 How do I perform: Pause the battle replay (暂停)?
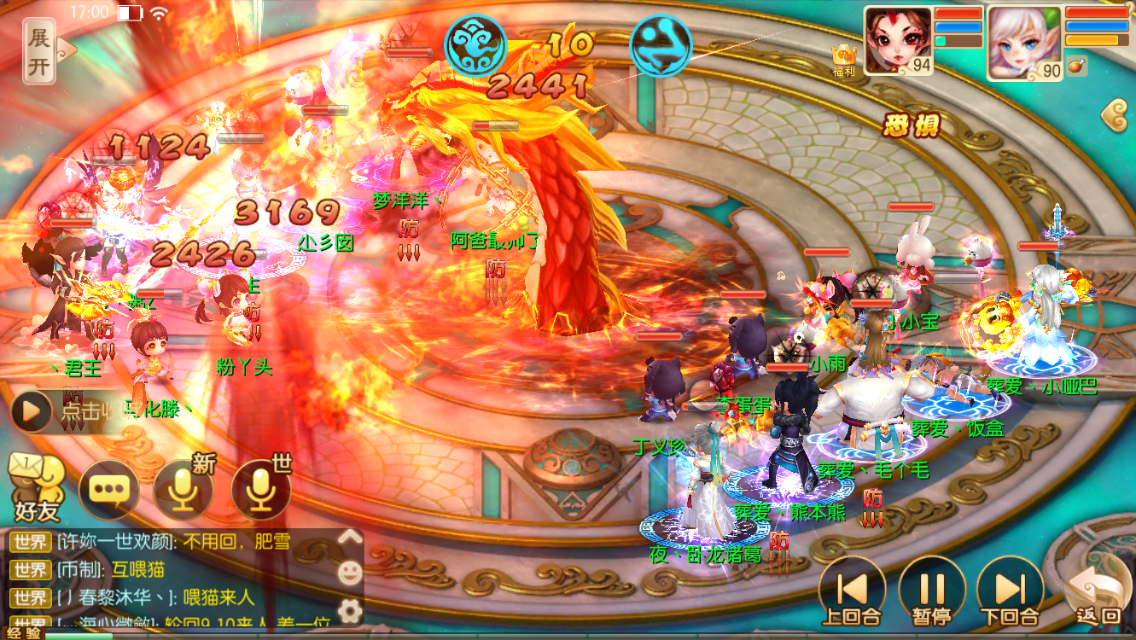(x=931, y=590)
